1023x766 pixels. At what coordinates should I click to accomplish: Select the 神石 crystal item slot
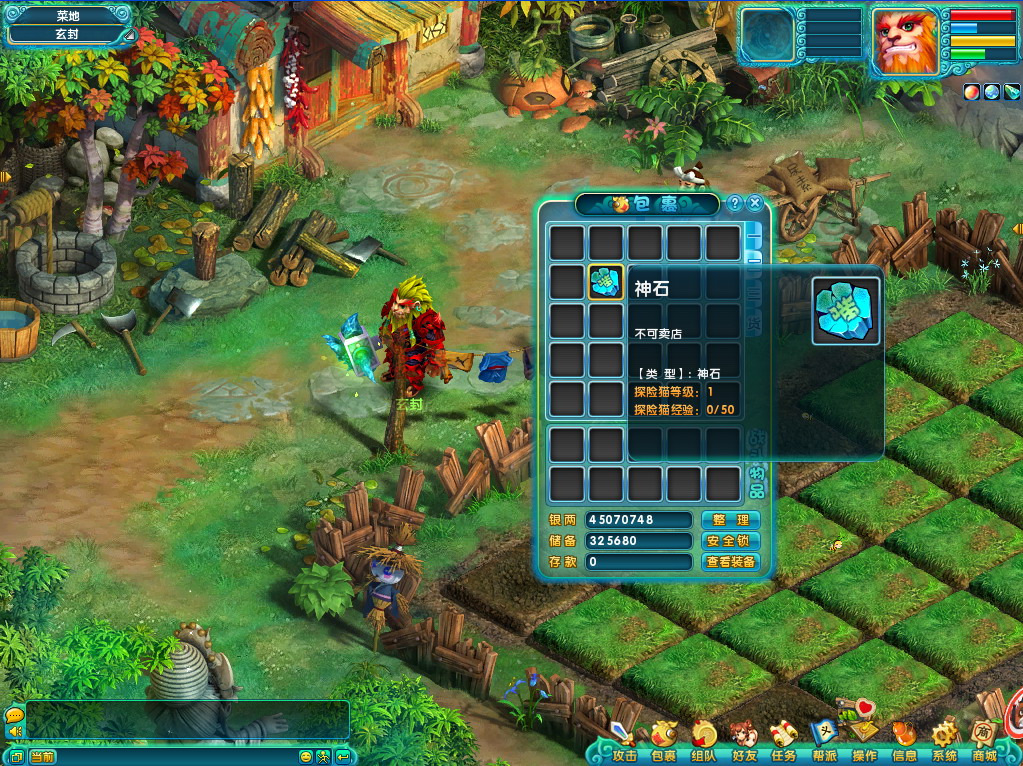click(607, 282)
